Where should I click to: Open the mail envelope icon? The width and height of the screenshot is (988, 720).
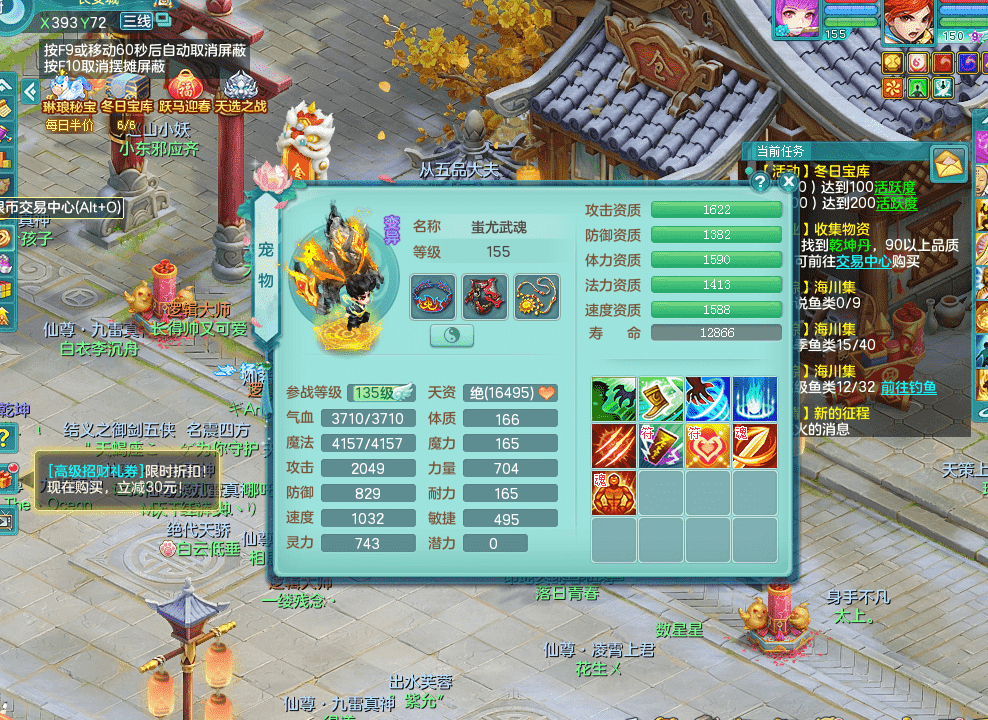coord(948,162)
